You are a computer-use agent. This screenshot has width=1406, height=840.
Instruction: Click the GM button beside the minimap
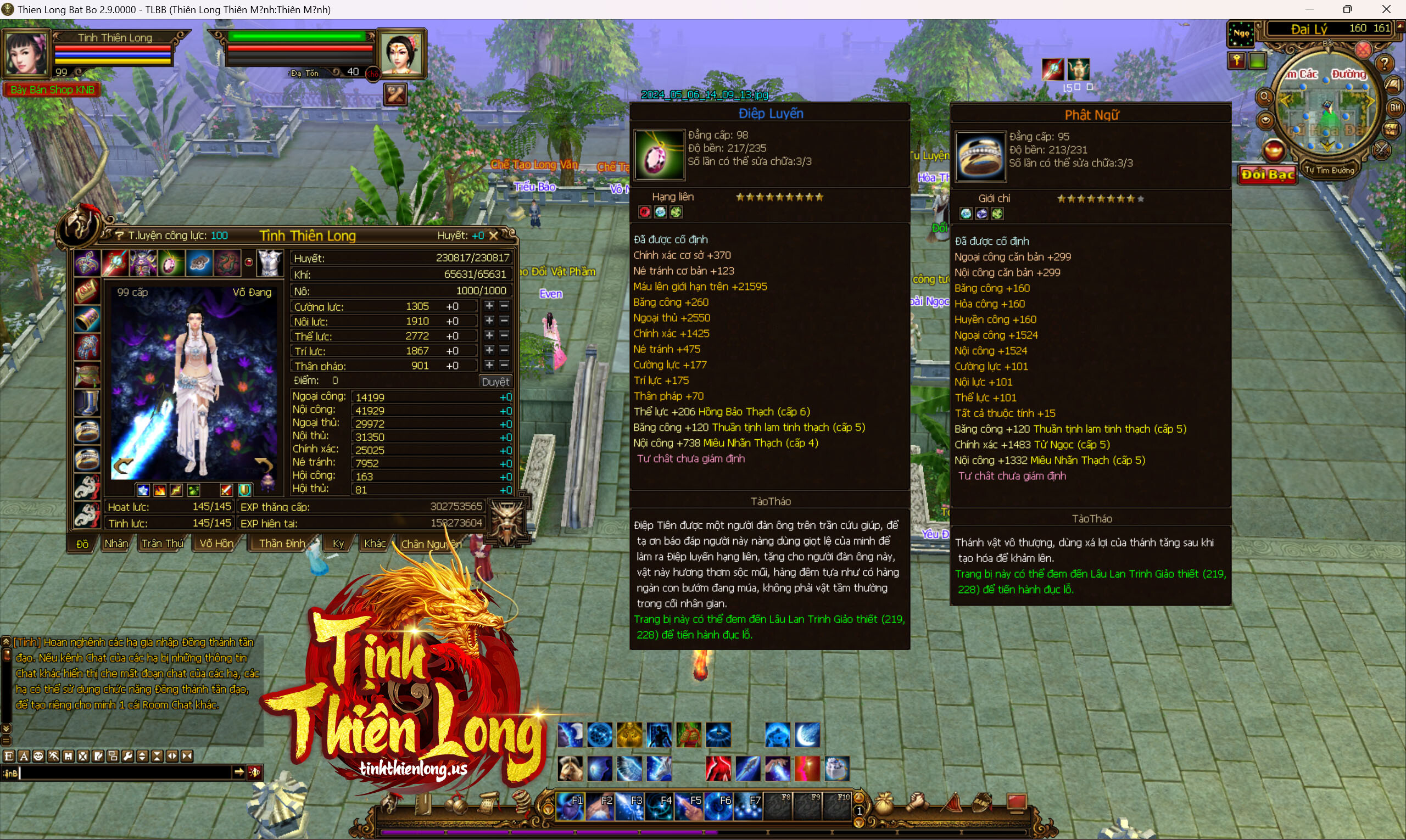click(1394, 107)
